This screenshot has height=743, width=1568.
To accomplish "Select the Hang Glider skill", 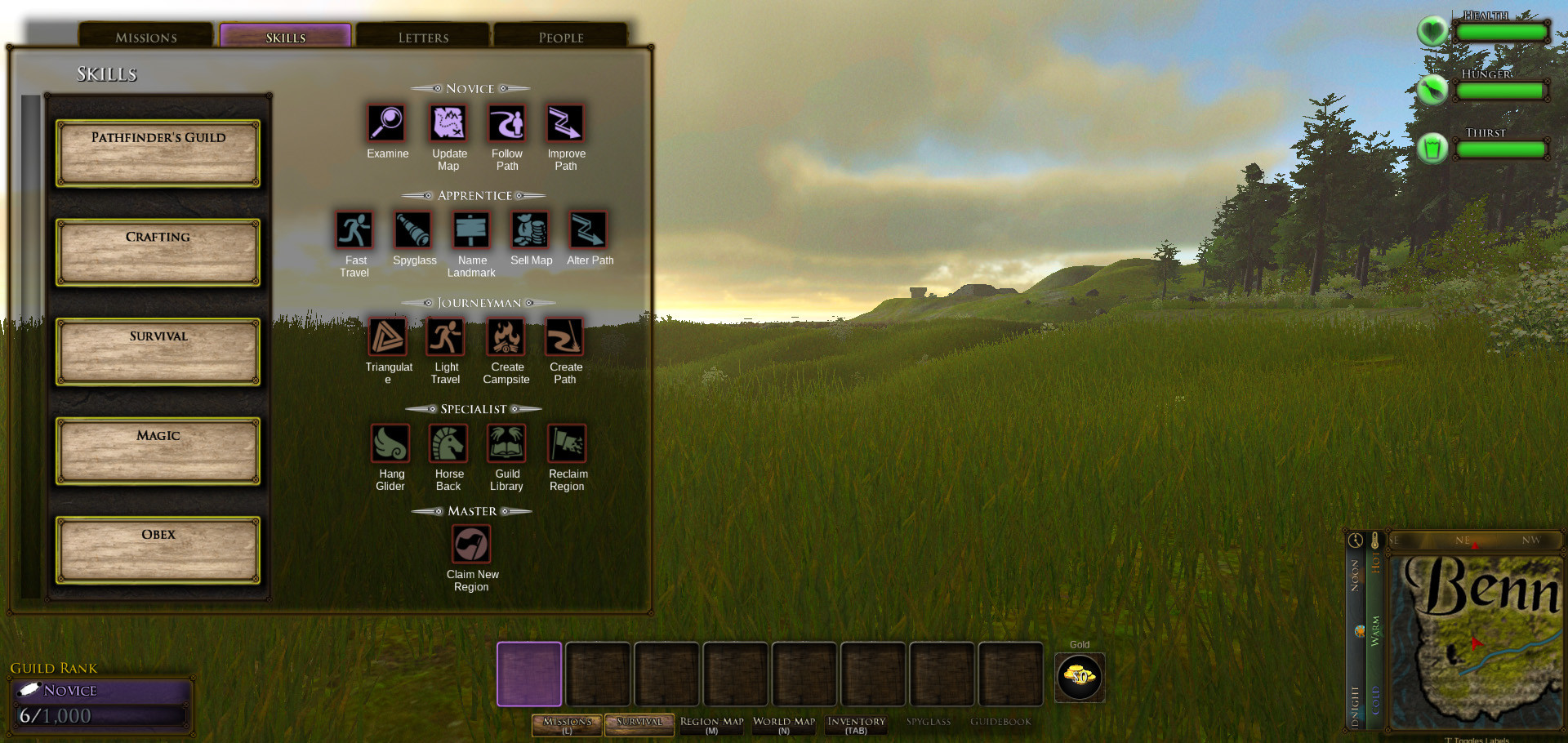I will coord(390,443).
